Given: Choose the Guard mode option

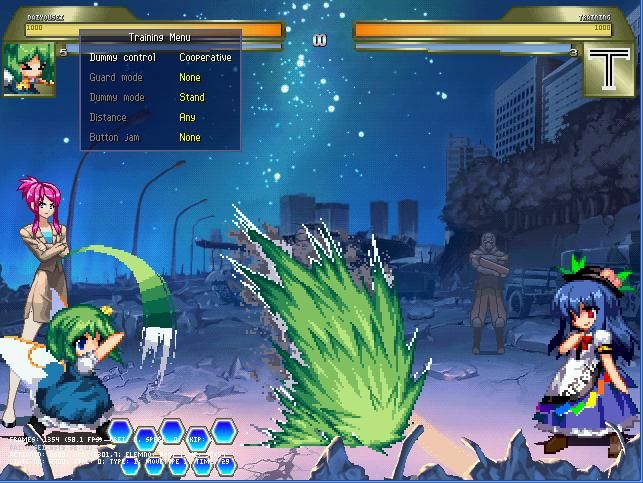Looking at the screenshot, I should point(160,78).
